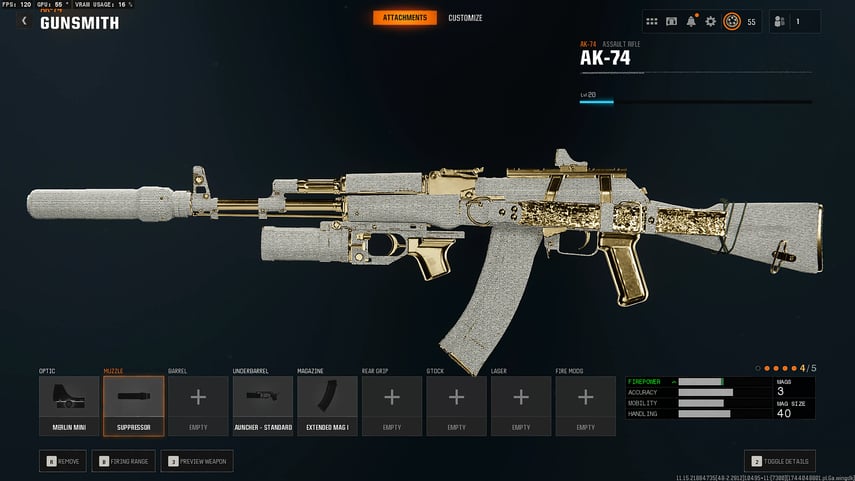Add an attachment to the empty Rear Grip slot
Viewport: 855px width, 481px height.
point(391,404)
